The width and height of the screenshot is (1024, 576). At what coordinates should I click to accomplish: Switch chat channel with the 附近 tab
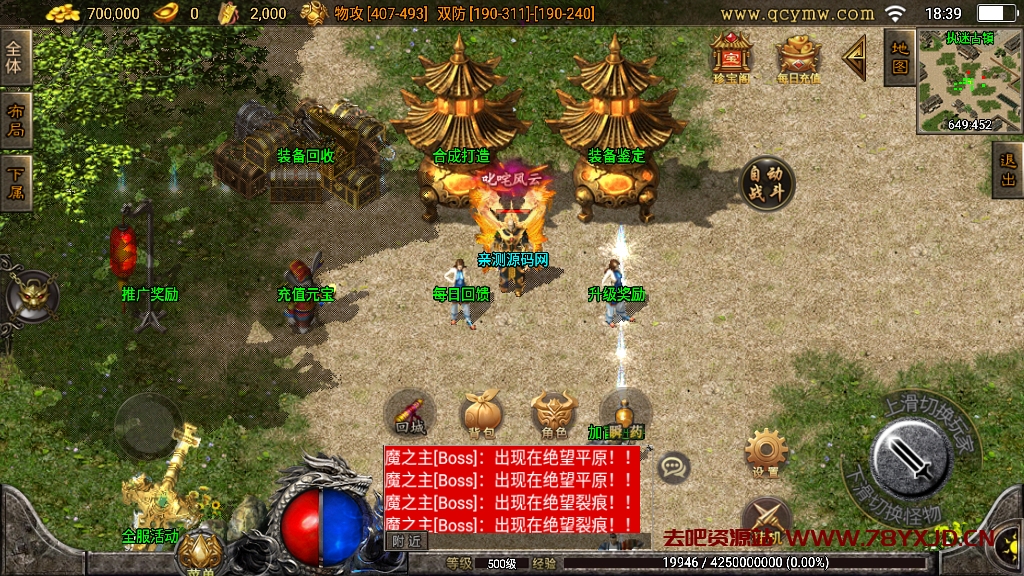click(406, 540)
